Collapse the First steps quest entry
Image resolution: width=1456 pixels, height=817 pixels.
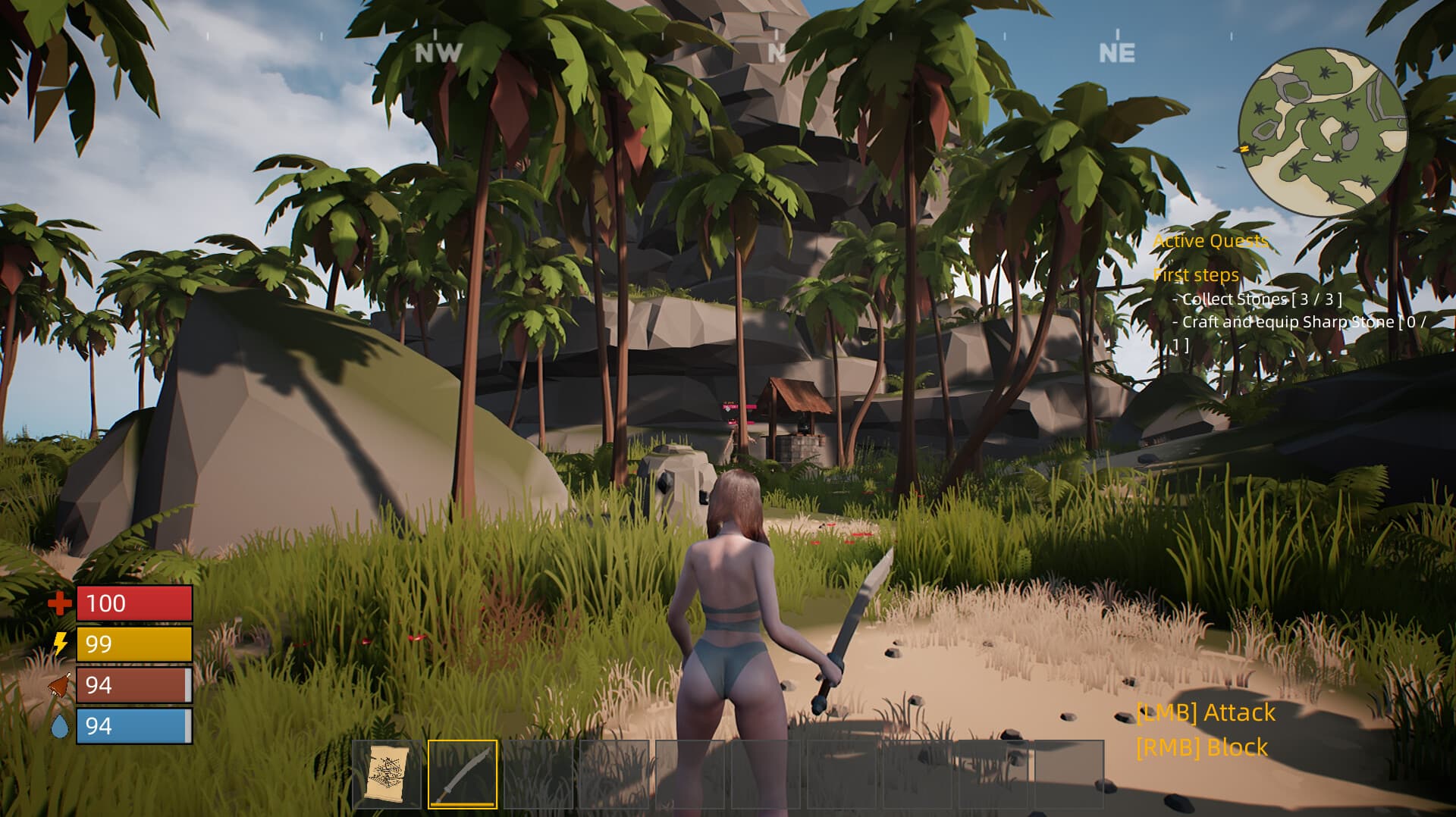click(x=1195, y=274)
